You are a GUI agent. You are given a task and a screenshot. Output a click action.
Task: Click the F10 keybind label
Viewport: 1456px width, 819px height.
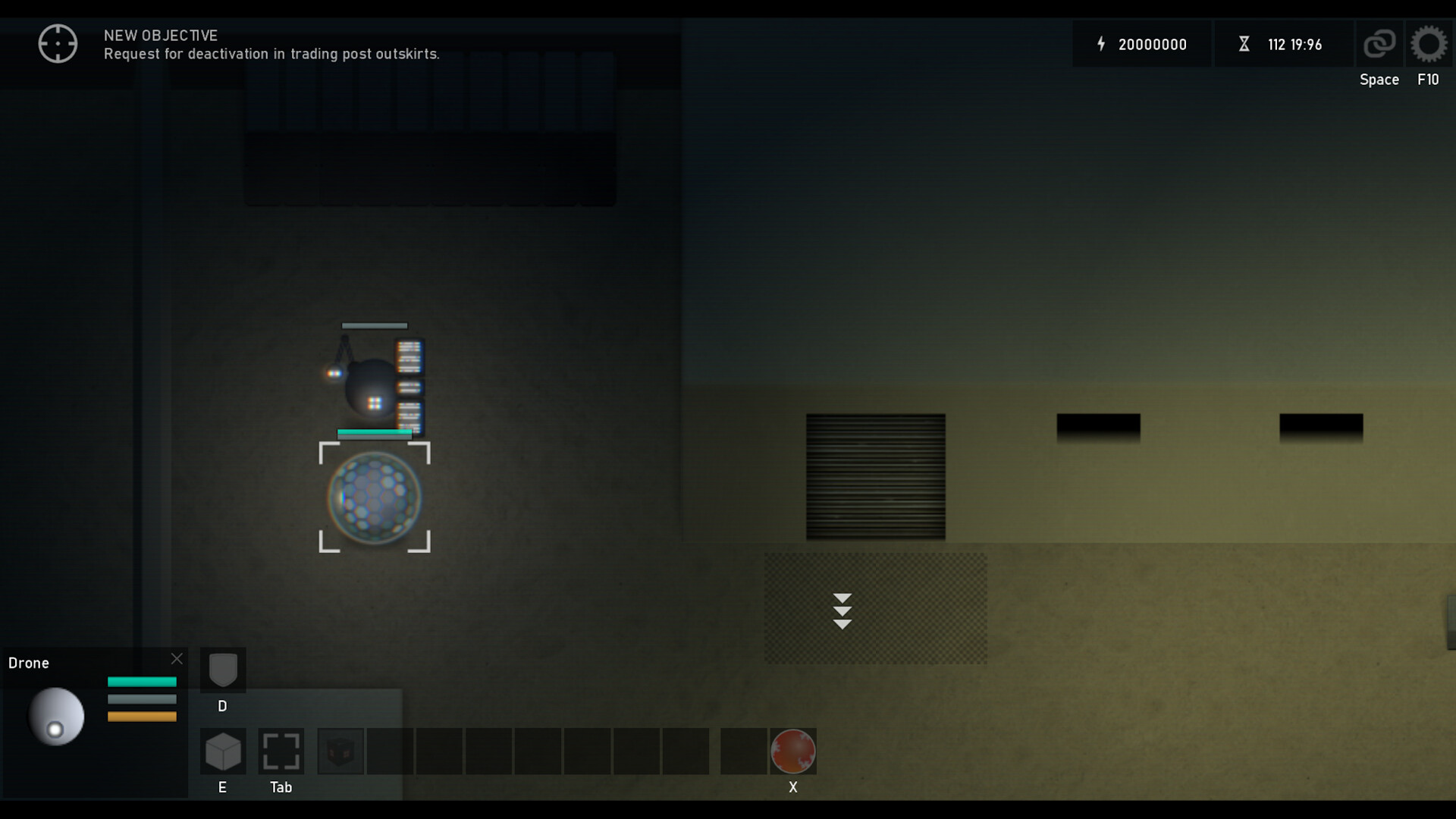tap(1428, 79)
